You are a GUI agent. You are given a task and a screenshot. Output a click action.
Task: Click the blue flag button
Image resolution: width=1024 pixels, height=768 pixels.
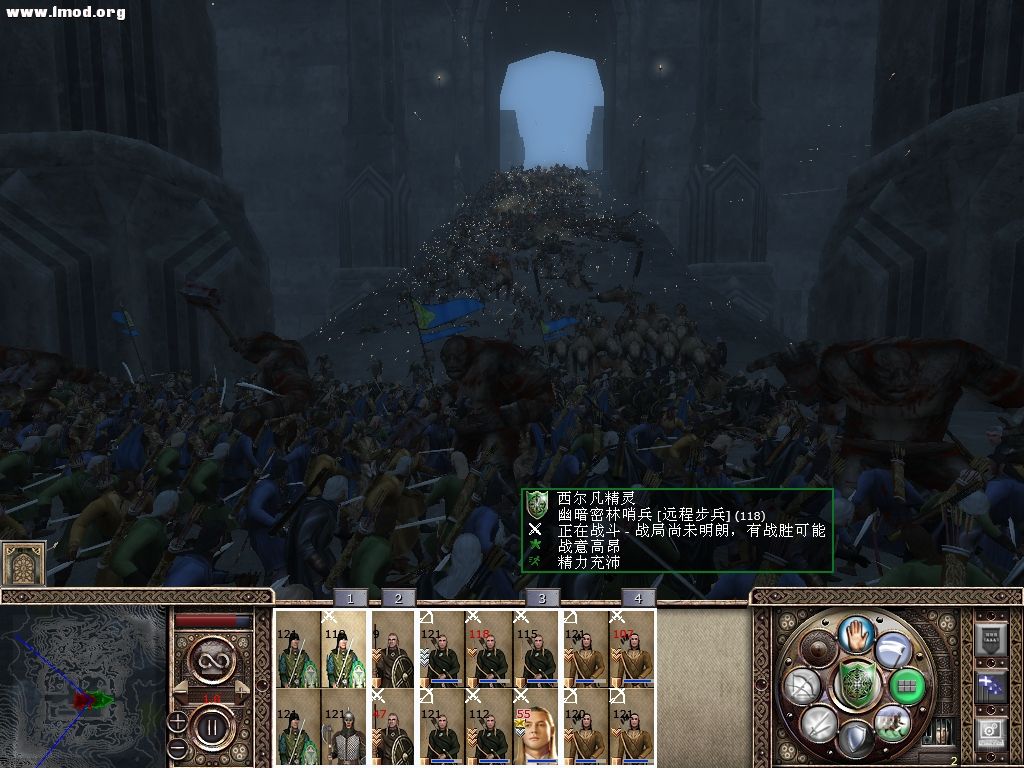[x=990, y=685]
